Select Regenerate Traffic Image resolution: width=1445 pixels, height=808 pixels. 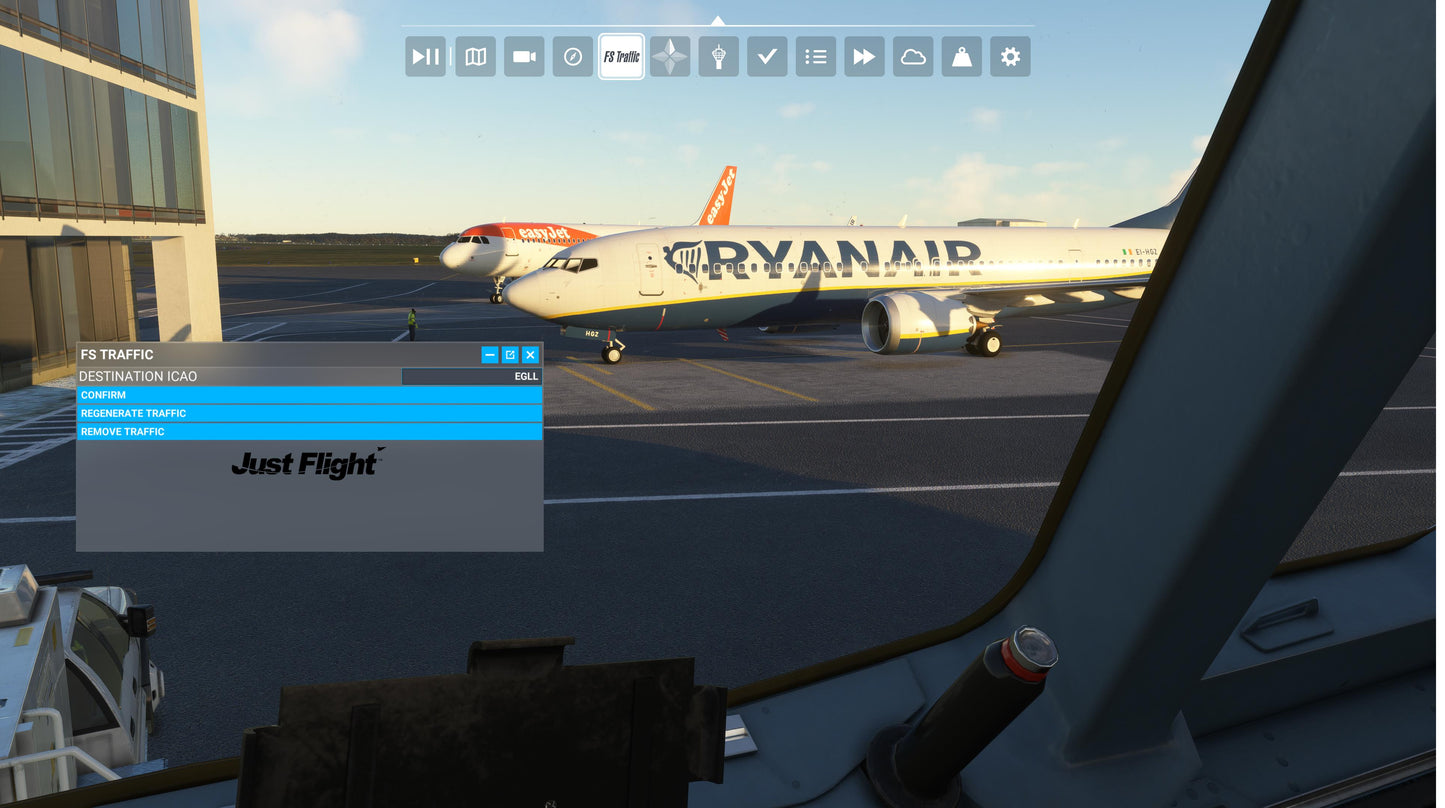click(310, 413)
